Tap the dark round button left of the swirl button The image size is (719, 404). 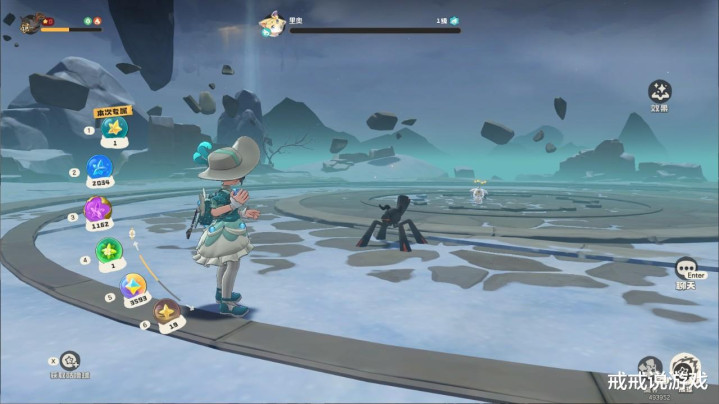tap(651, 367)
